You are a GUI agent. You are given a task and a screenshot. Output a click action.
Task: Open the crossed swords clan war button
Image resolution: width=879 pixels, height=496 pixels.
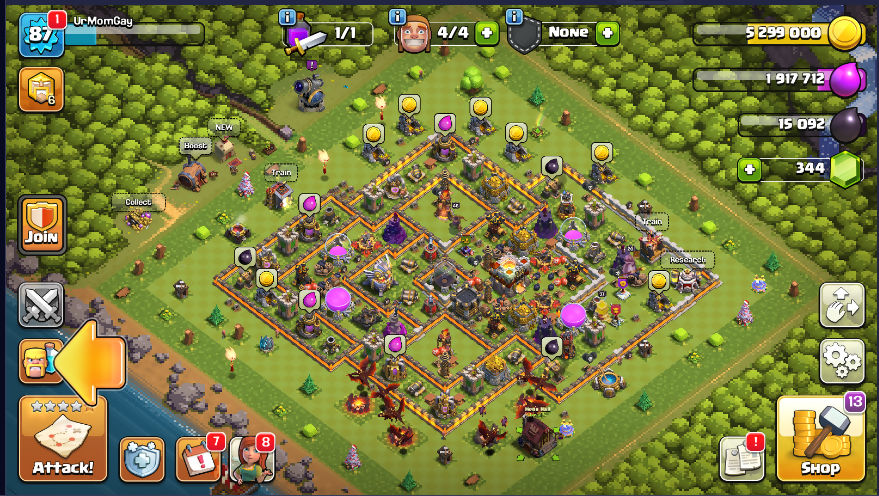click(x=41, y=305)
